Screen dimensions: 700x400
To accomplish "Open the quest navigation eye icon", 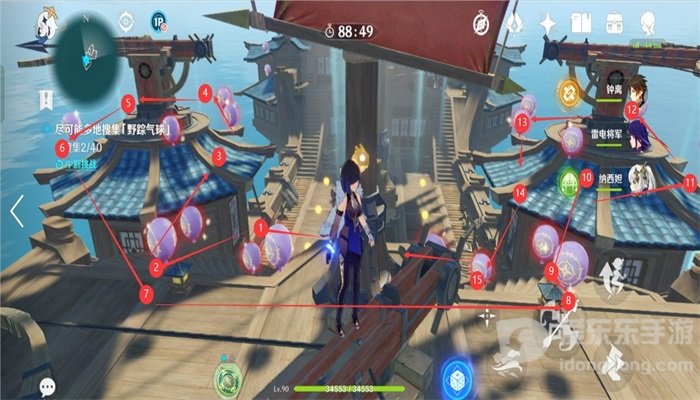I will point(126,21).
